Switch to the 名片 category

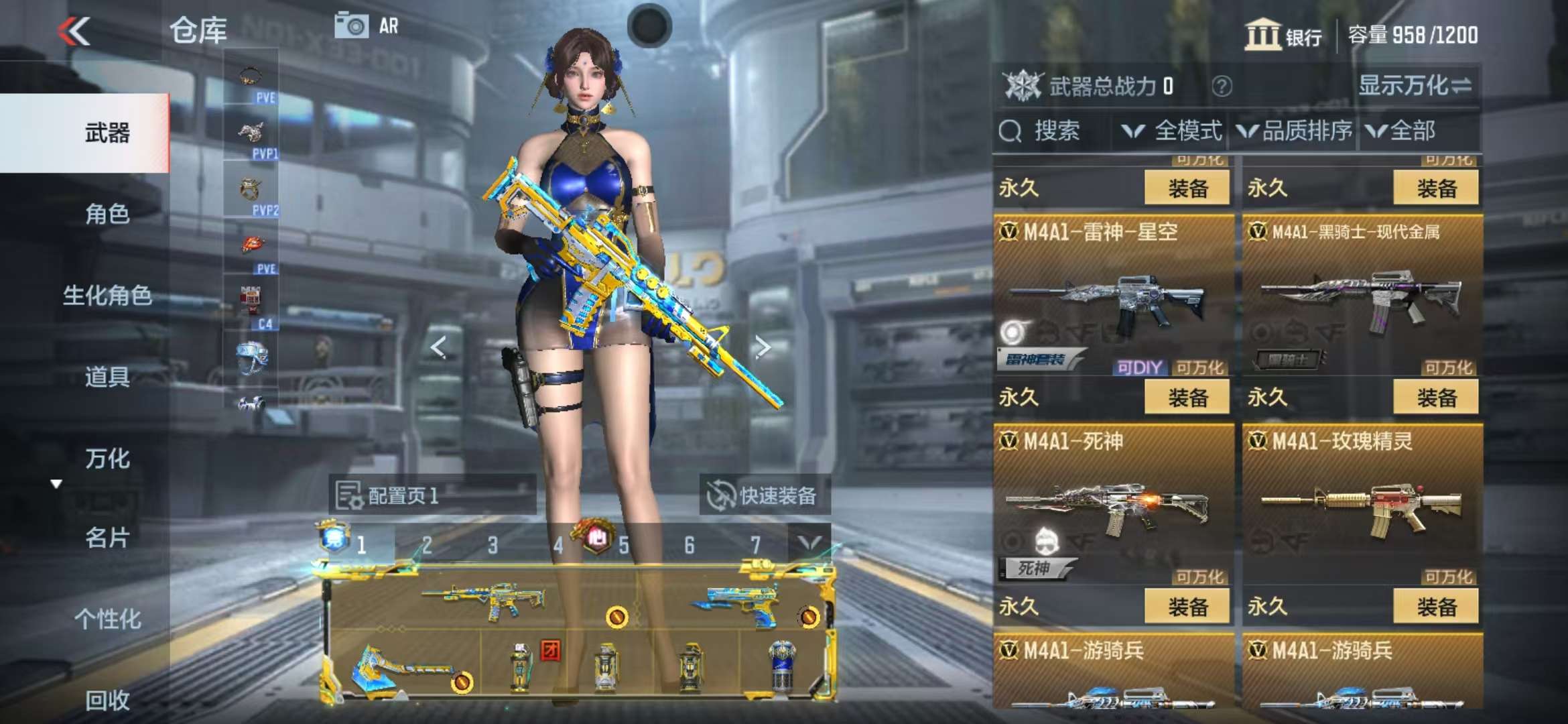(x=107, y=538)
